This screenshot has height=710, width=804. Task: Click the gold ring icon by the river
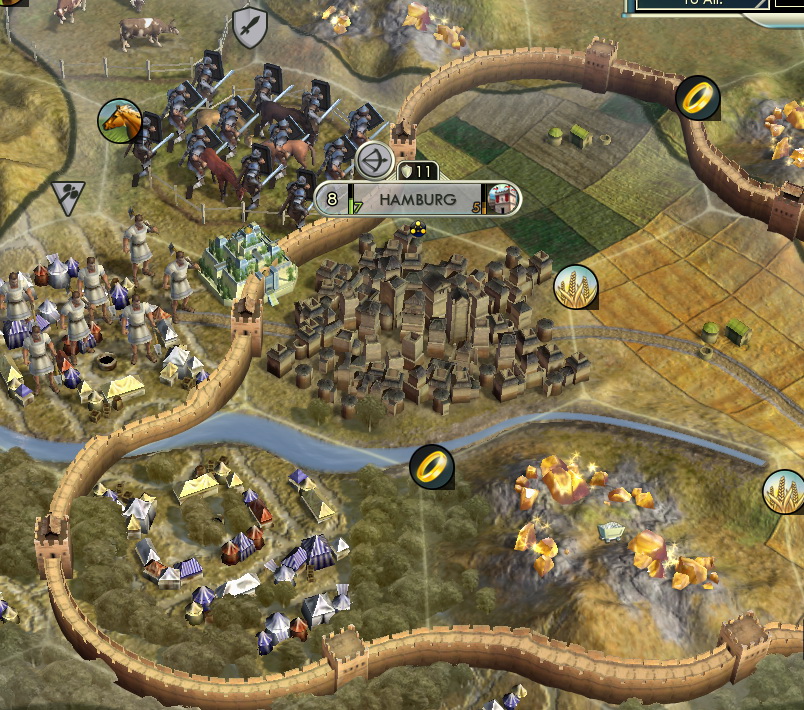pos(432,466)
